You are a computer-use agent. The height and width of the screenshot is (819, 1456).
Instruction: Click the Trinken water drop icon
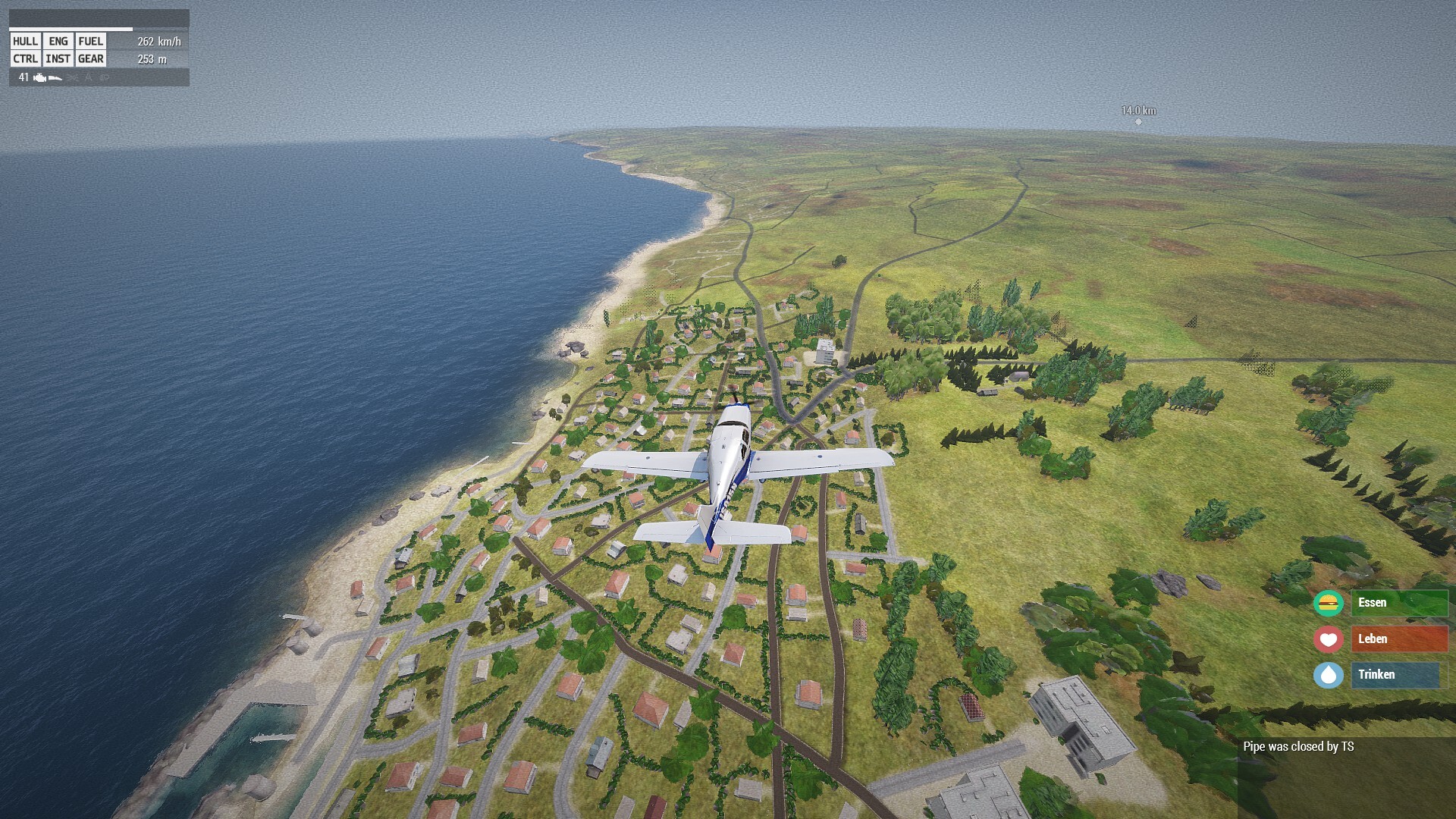[x=1328, y=675]
